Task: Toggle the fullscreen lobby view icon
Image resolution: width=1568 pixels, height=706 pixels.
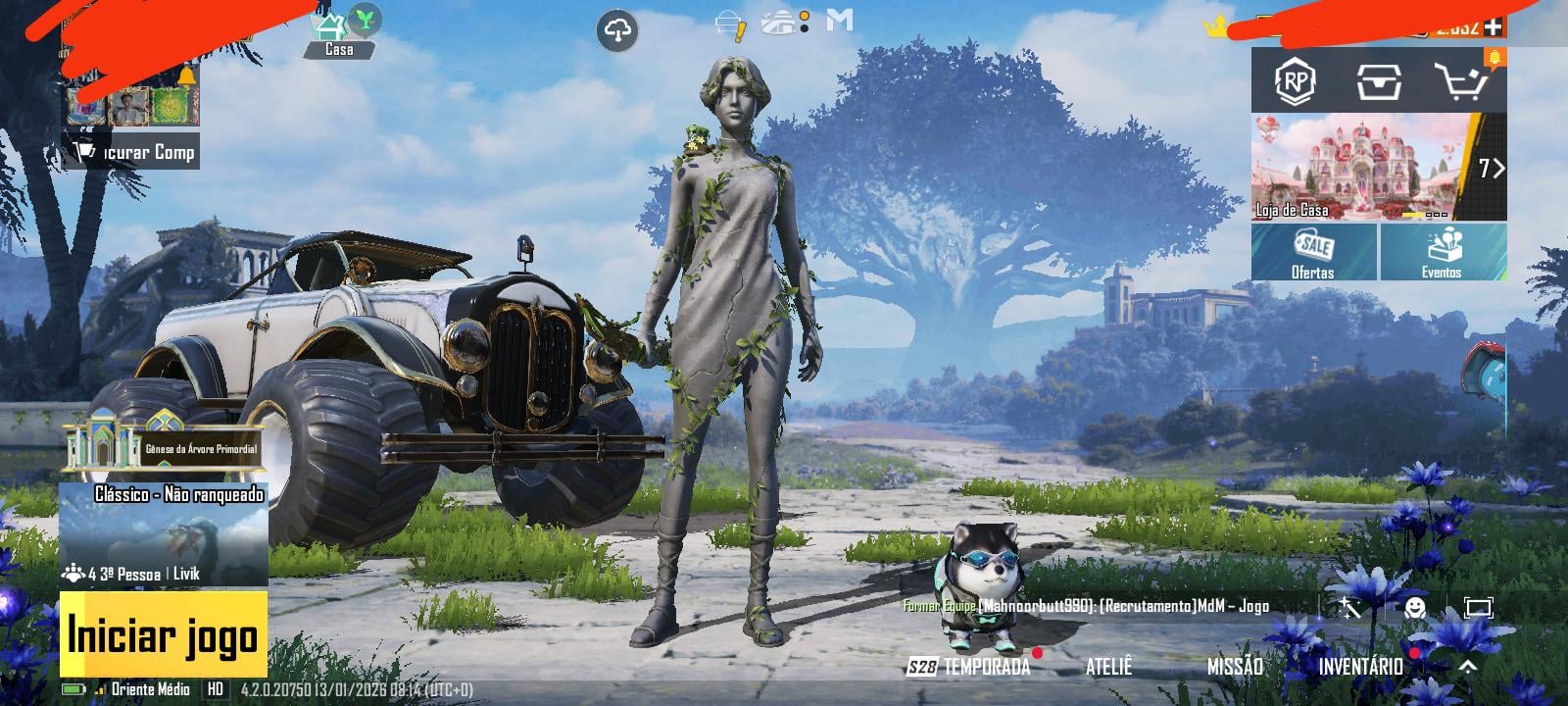Action: pos(1478,608)
